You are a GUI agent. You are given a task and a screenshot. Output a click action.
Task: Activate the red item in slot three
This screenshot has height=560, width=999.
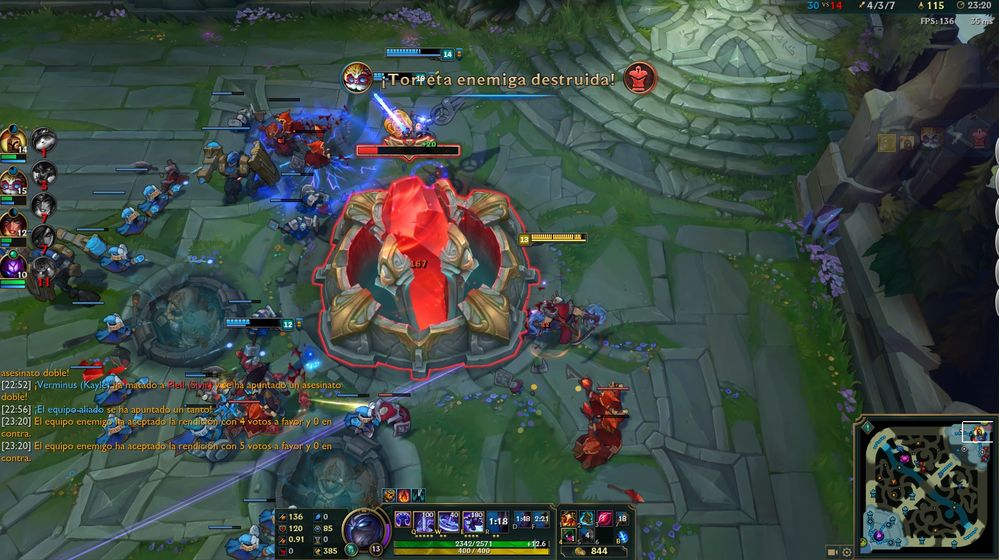[605, 519]
